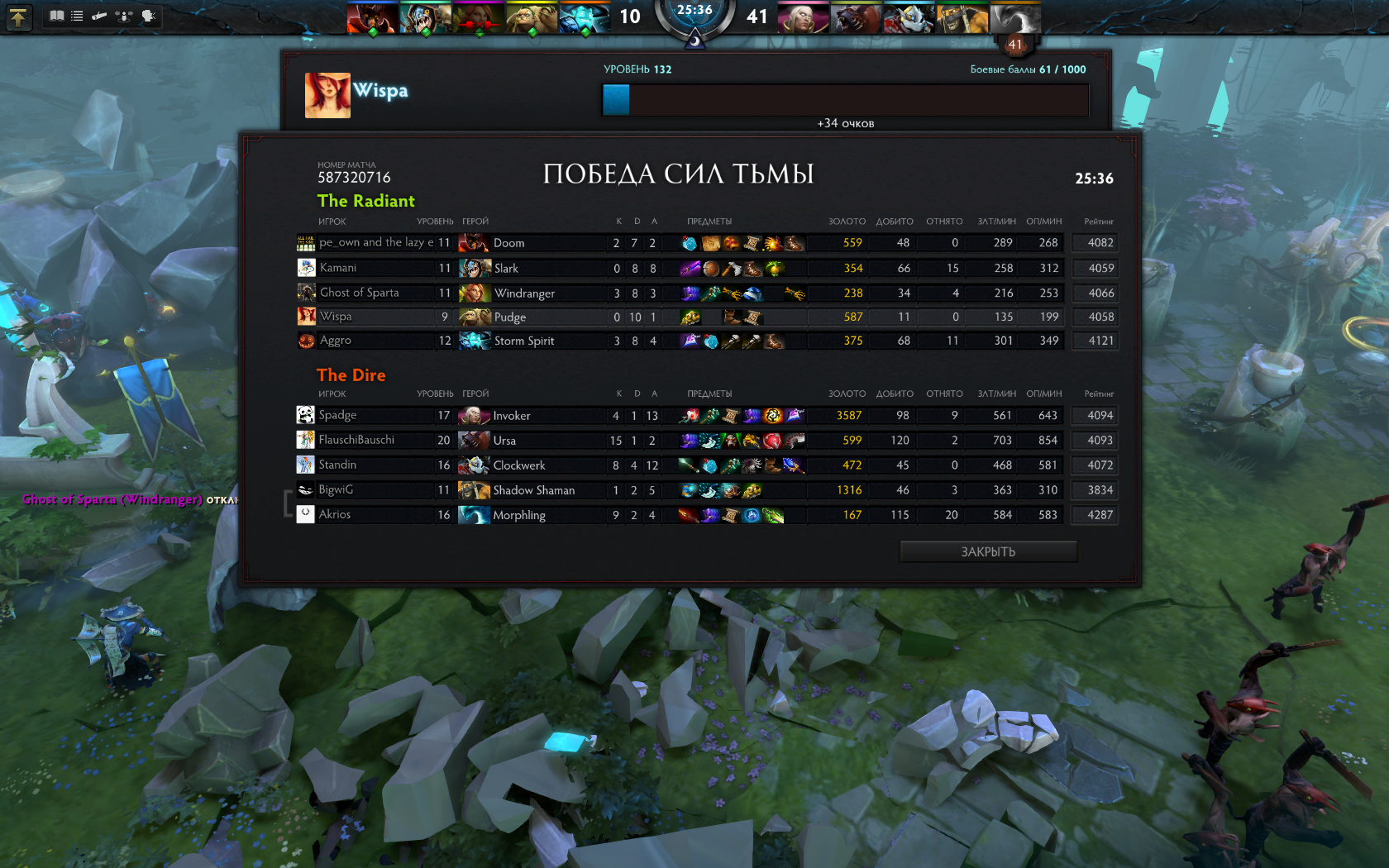Select the Clockwerk portrait in the top bar
This screenshot has width=1389, height=868.
click(x=908, y=17)
